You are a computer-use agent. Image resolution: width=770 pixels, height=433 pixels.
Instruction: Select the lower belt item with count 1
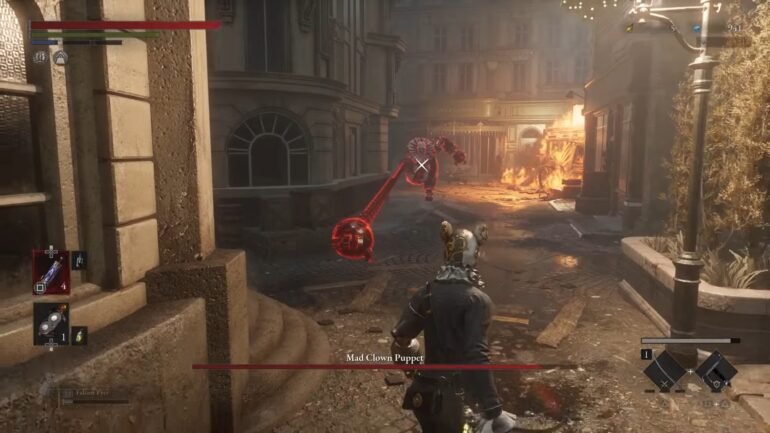51,323
